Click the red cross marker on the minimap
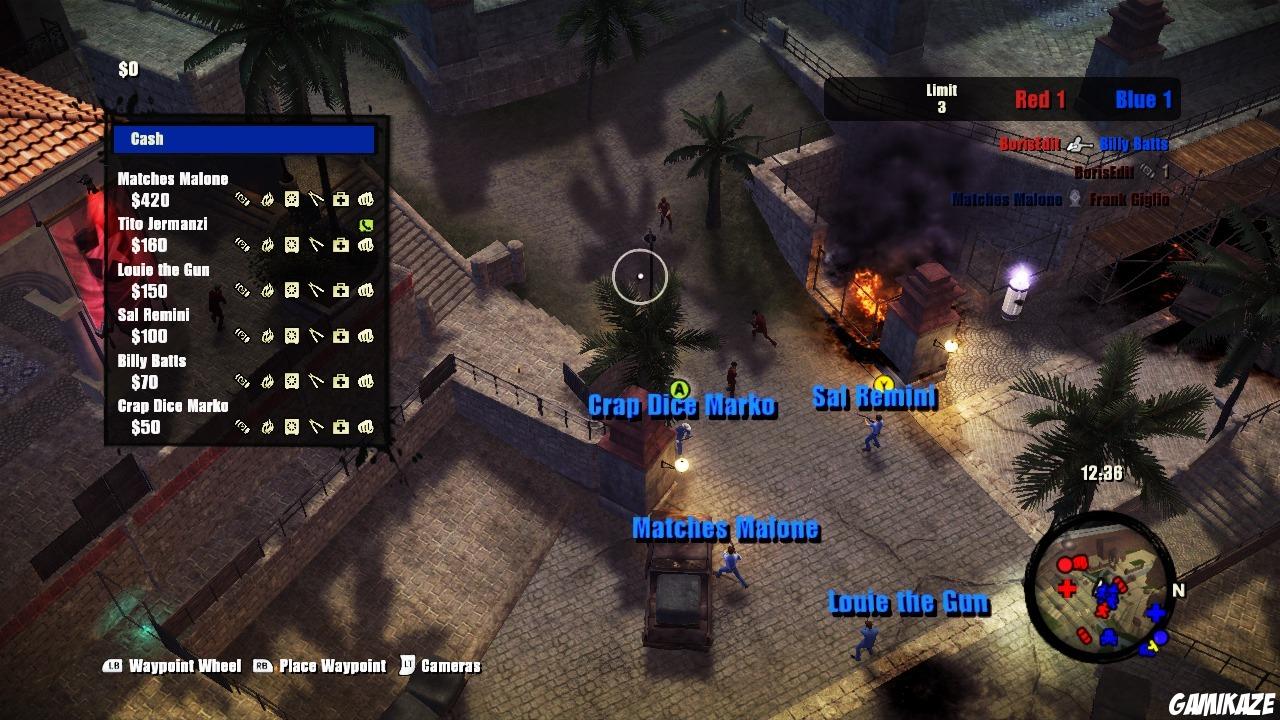Viewport: 1280px width, 720px height. pyautogui.click(x=1067, y=587)
